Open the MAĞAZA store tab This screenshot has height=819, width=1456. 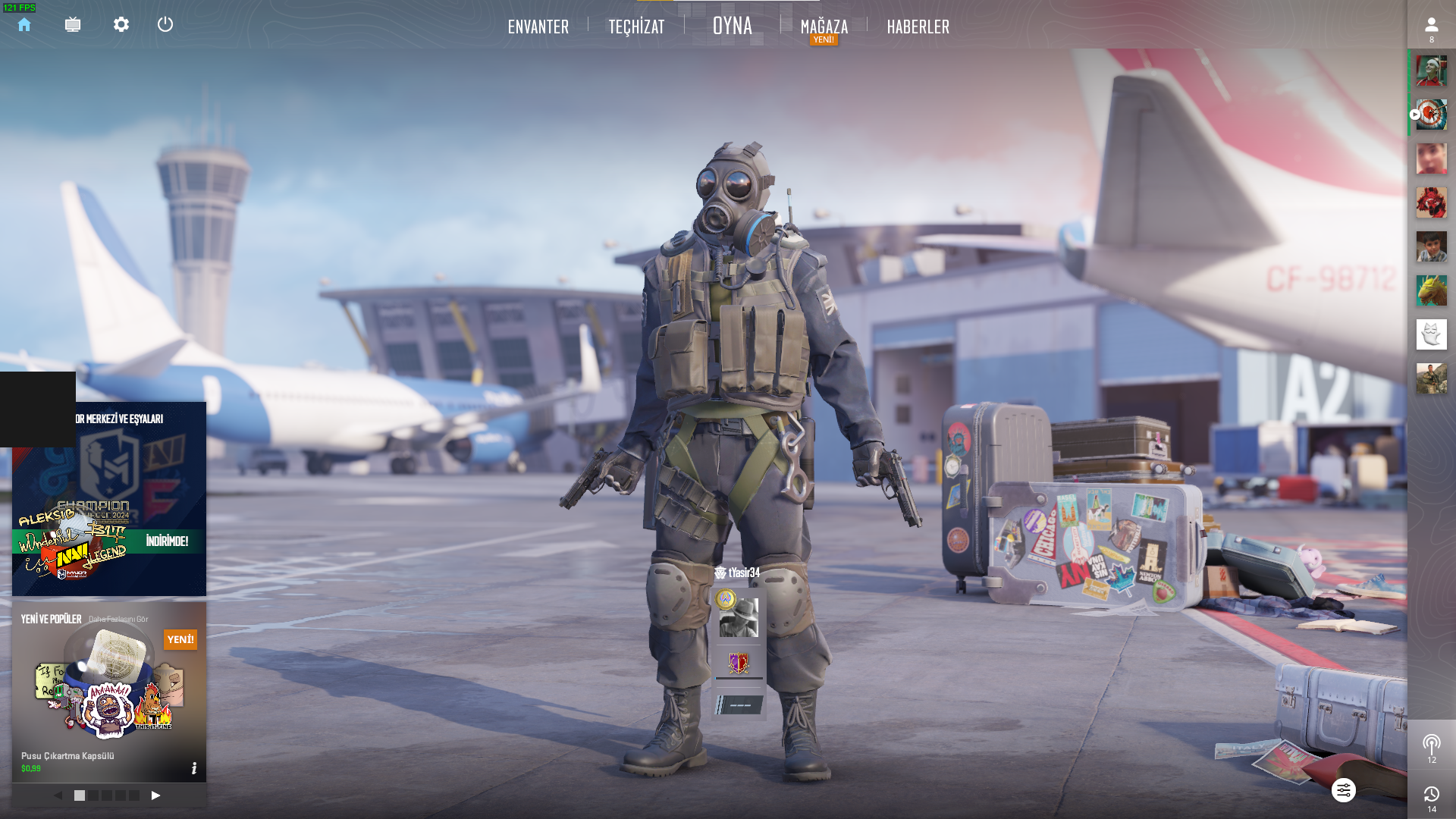(824, 27)
